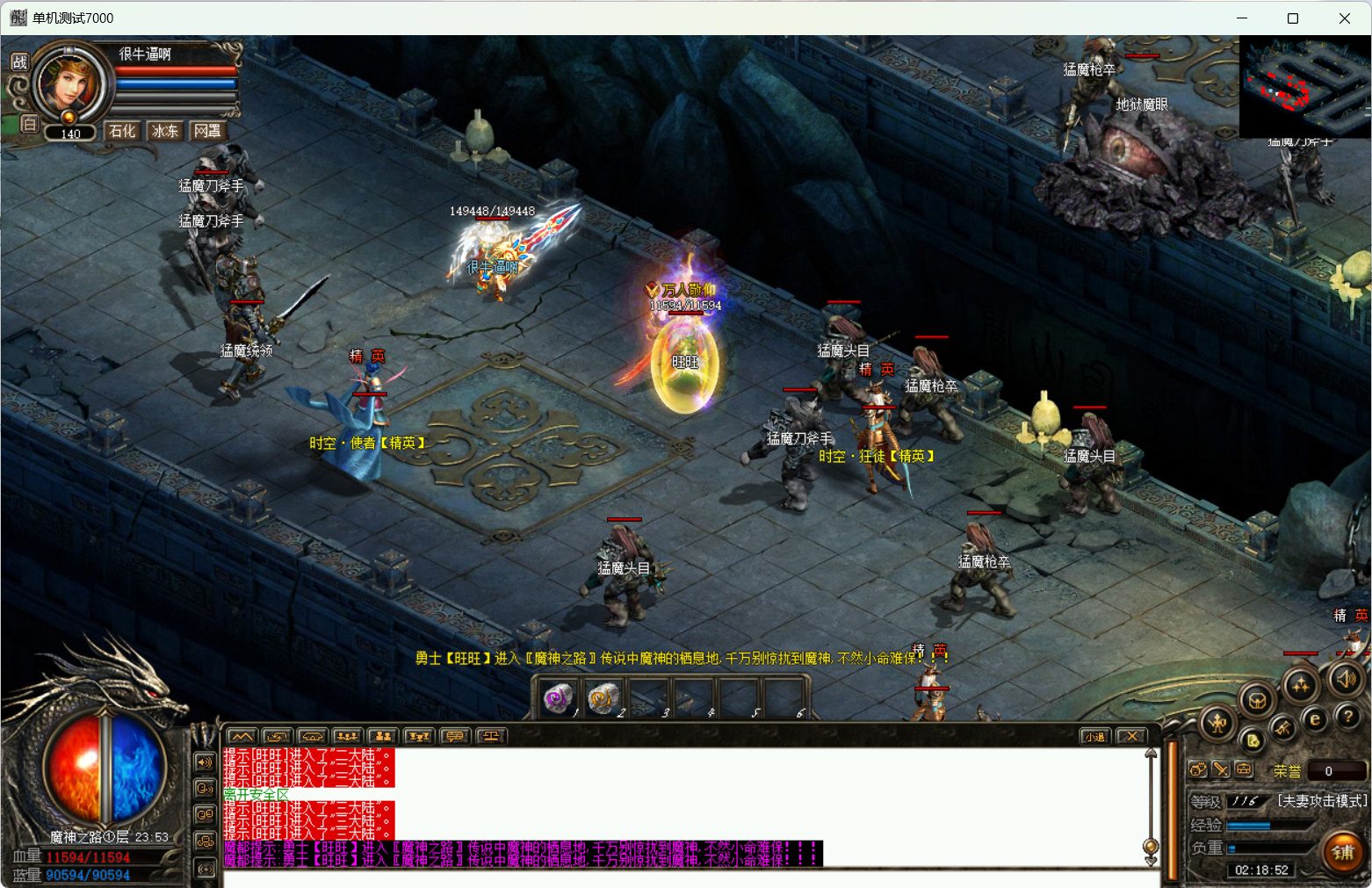Click the hero portrait of 很牛逼啊
The height and width of the screenshot is (888, 1372).
click(x=70, y=85)
